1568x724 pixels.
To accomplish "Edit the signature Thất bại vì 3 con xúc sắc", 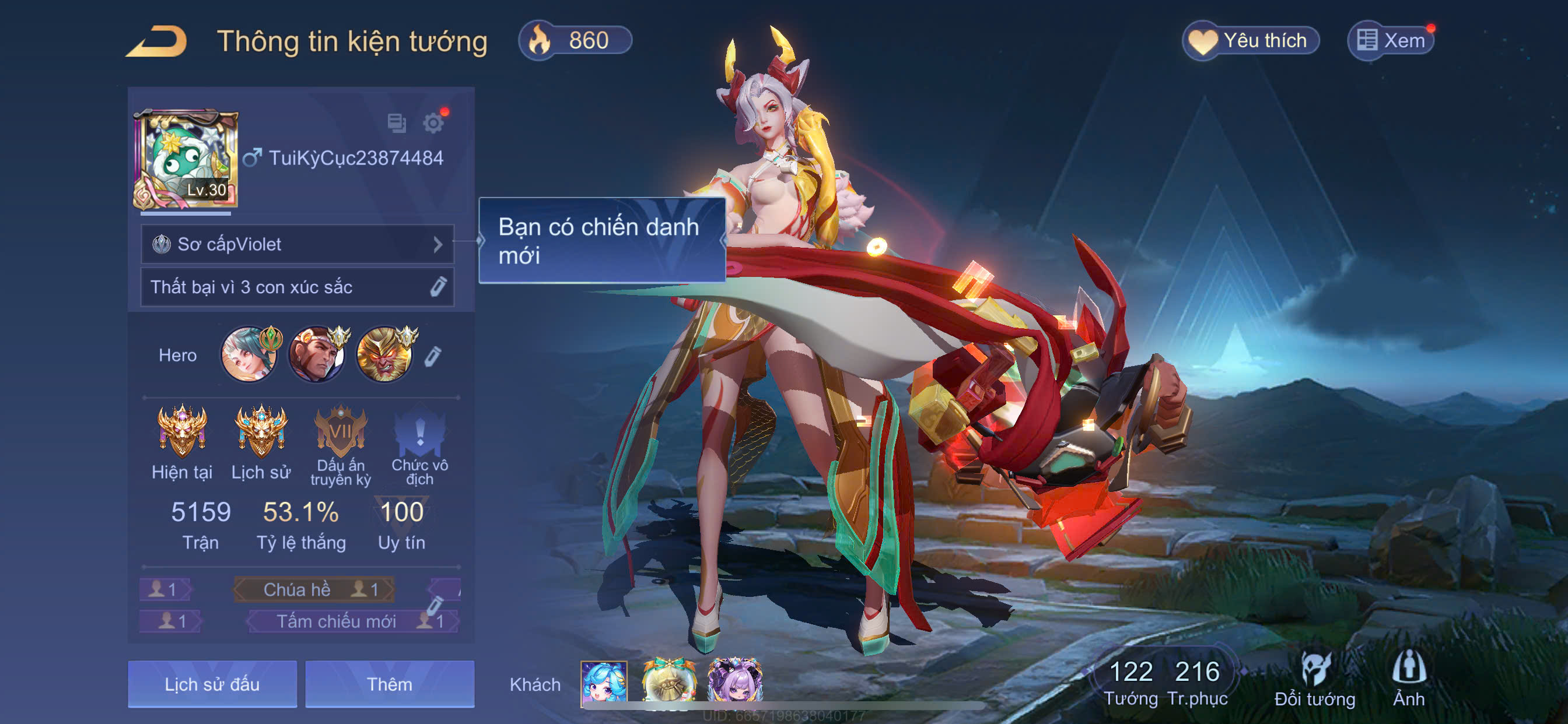I will pyautogui.click(x=437, y=287).
